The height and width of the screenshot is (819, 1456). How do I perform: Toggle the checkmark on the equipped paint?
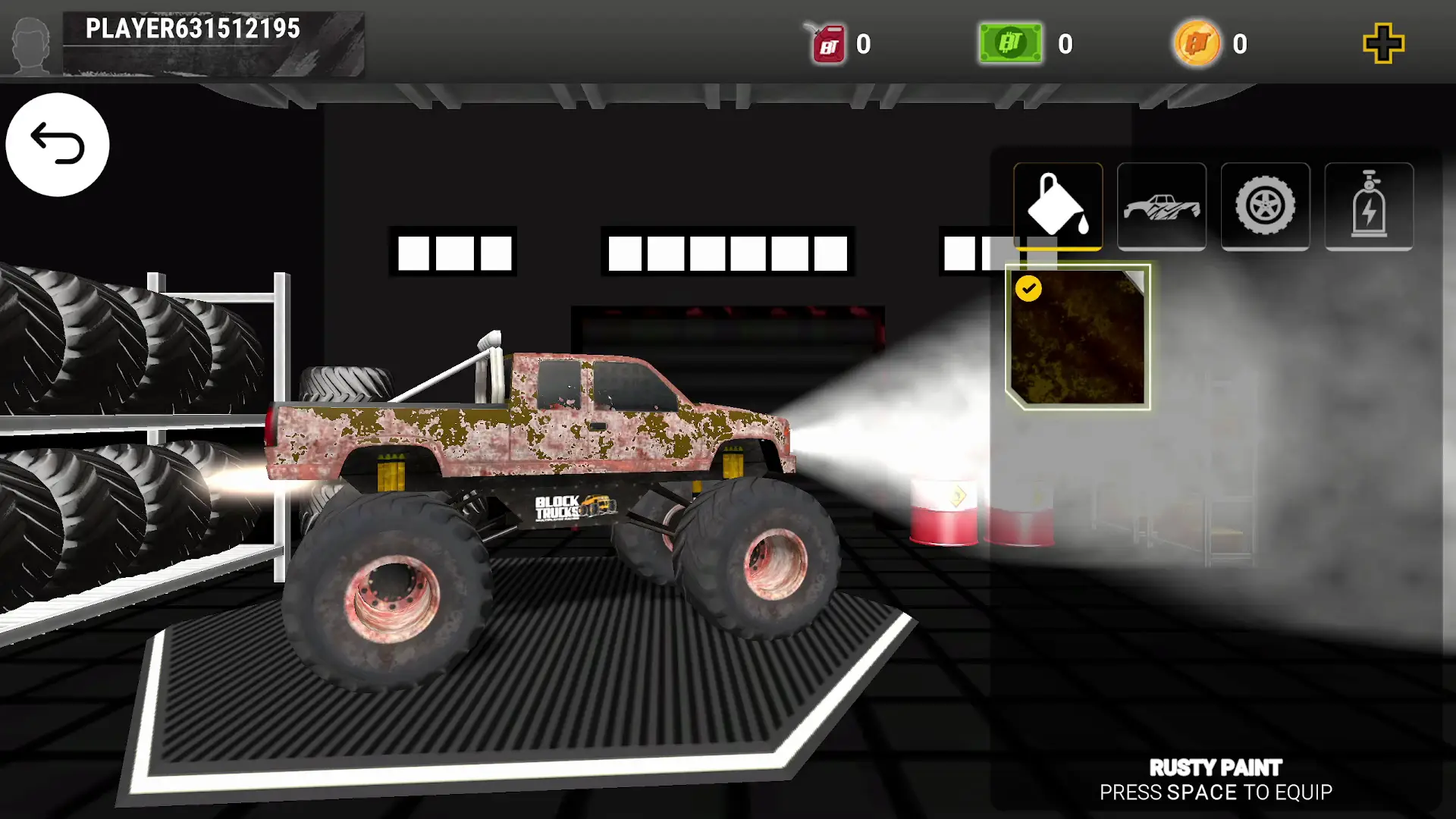coord(1029,288)
